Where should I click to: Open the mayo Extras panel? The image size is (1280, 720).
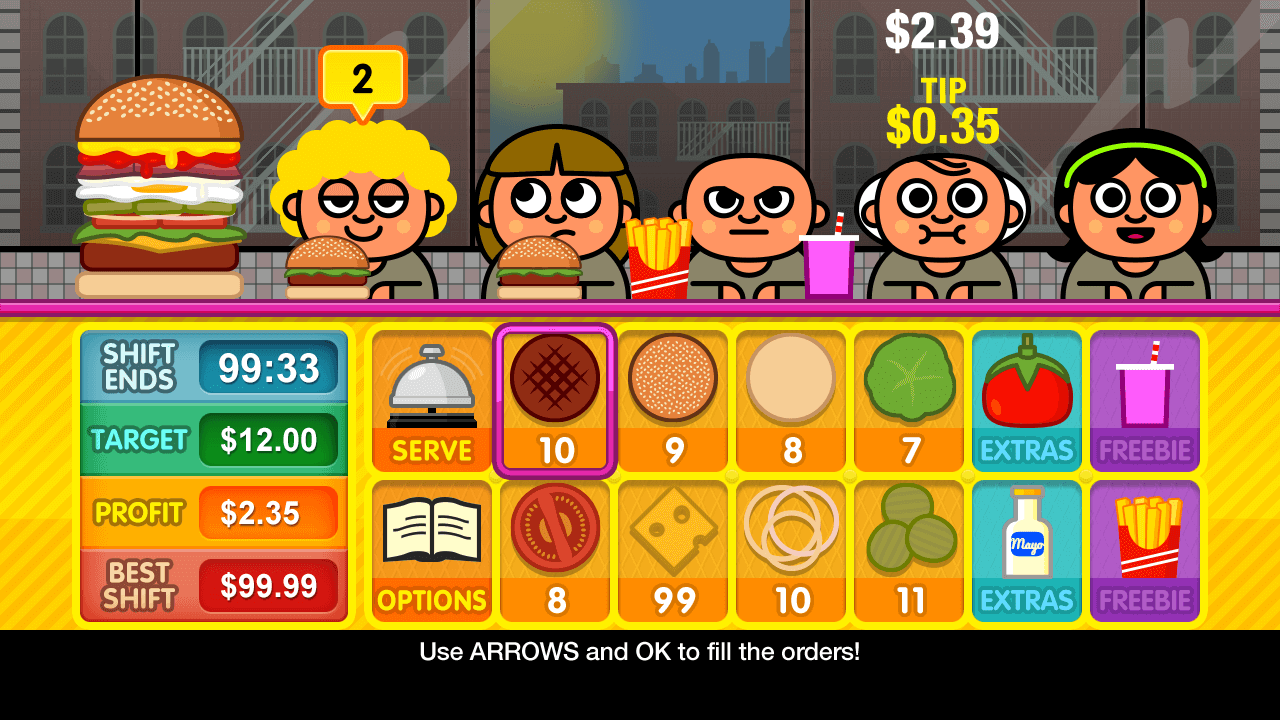[1027, 551]
